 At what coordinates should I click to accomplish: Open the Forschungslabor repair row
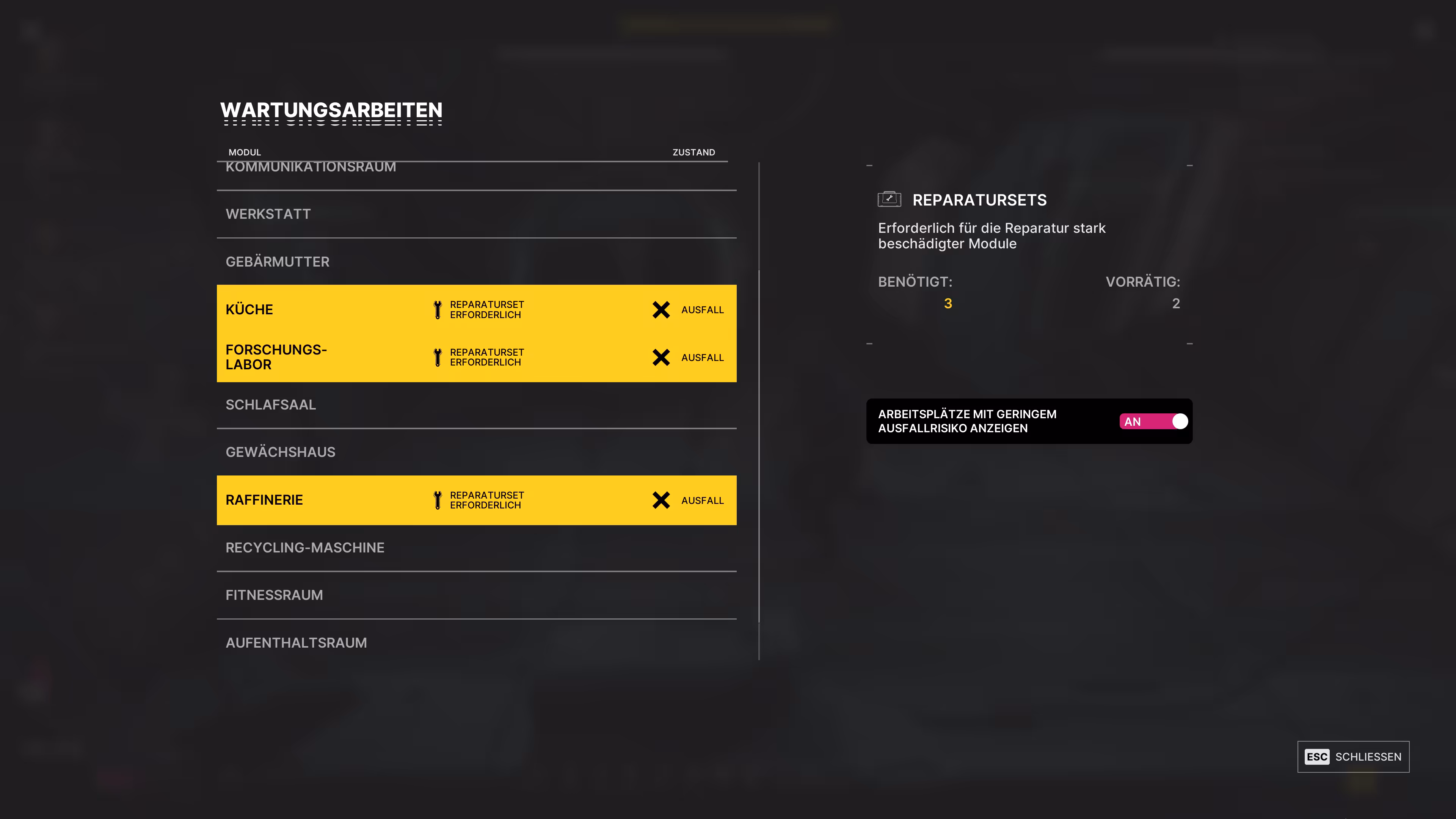point(476,357)
